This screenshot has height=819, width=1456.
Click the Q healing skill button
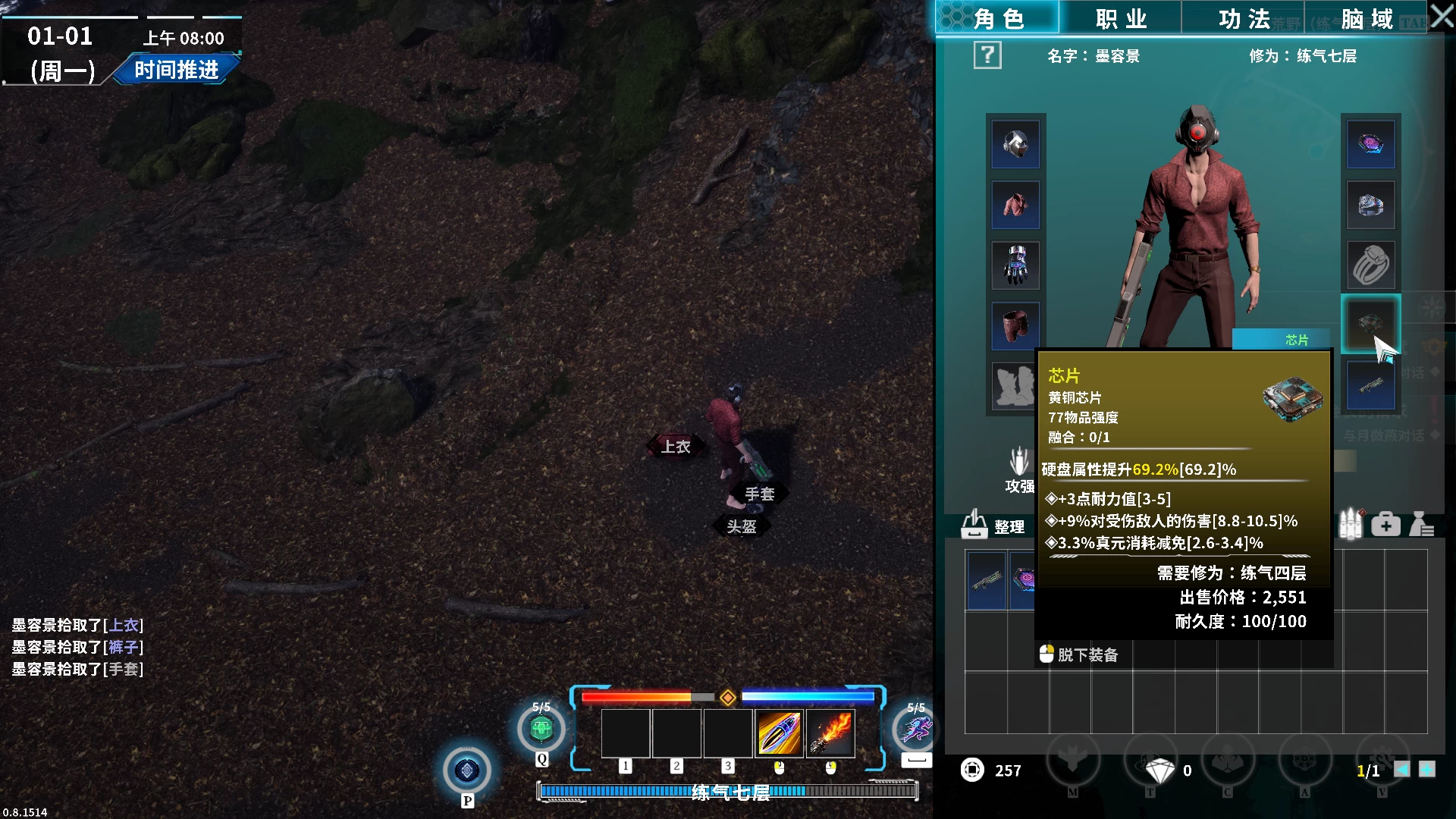click(x=541, y=729)
